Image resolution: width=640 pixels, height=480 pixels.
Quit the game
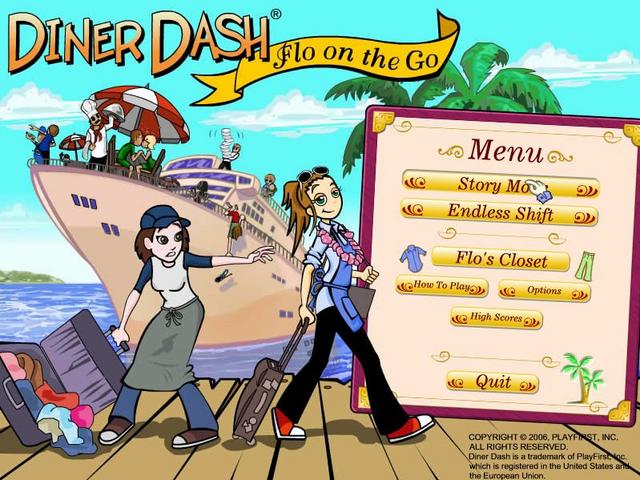point(493,382)
